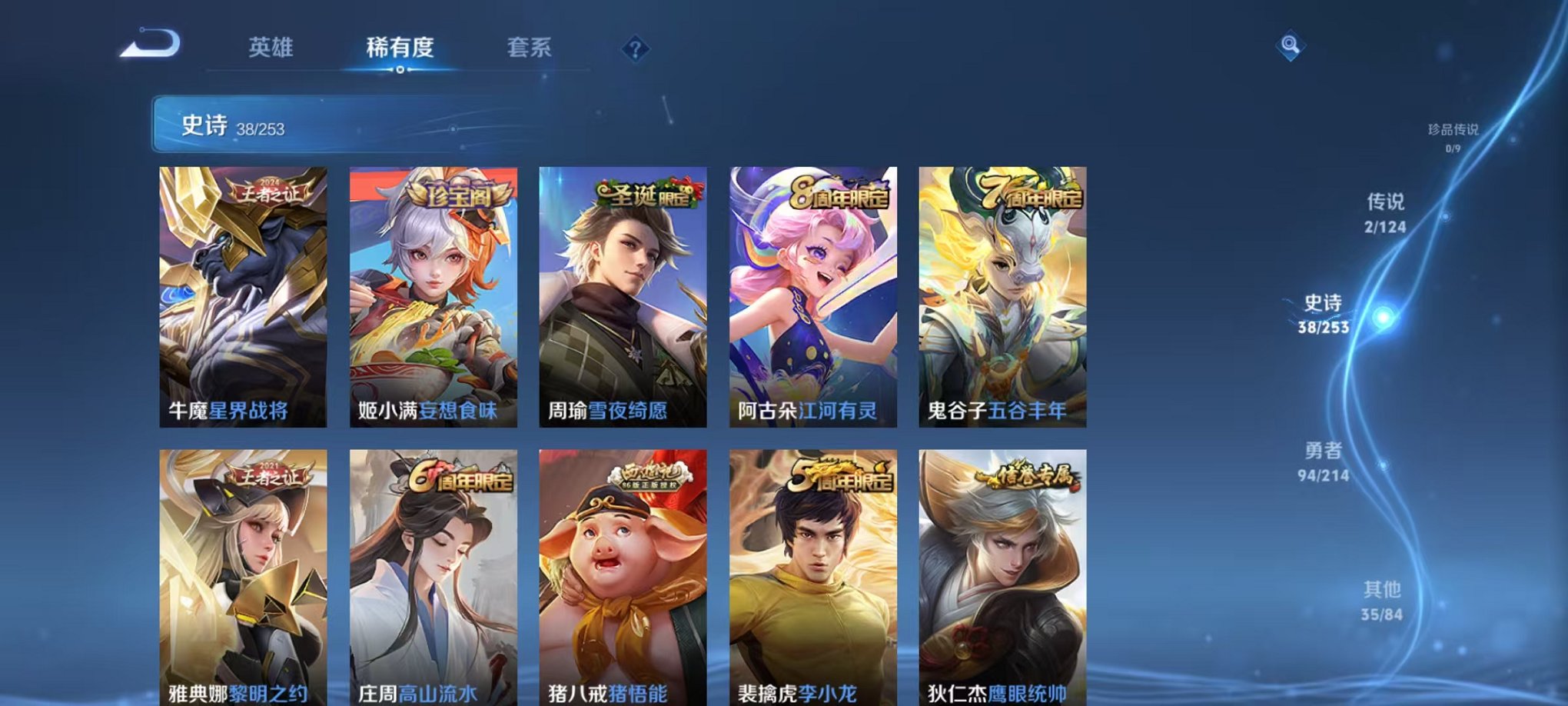Switch to the 英雄 tab

pos(270,48)
